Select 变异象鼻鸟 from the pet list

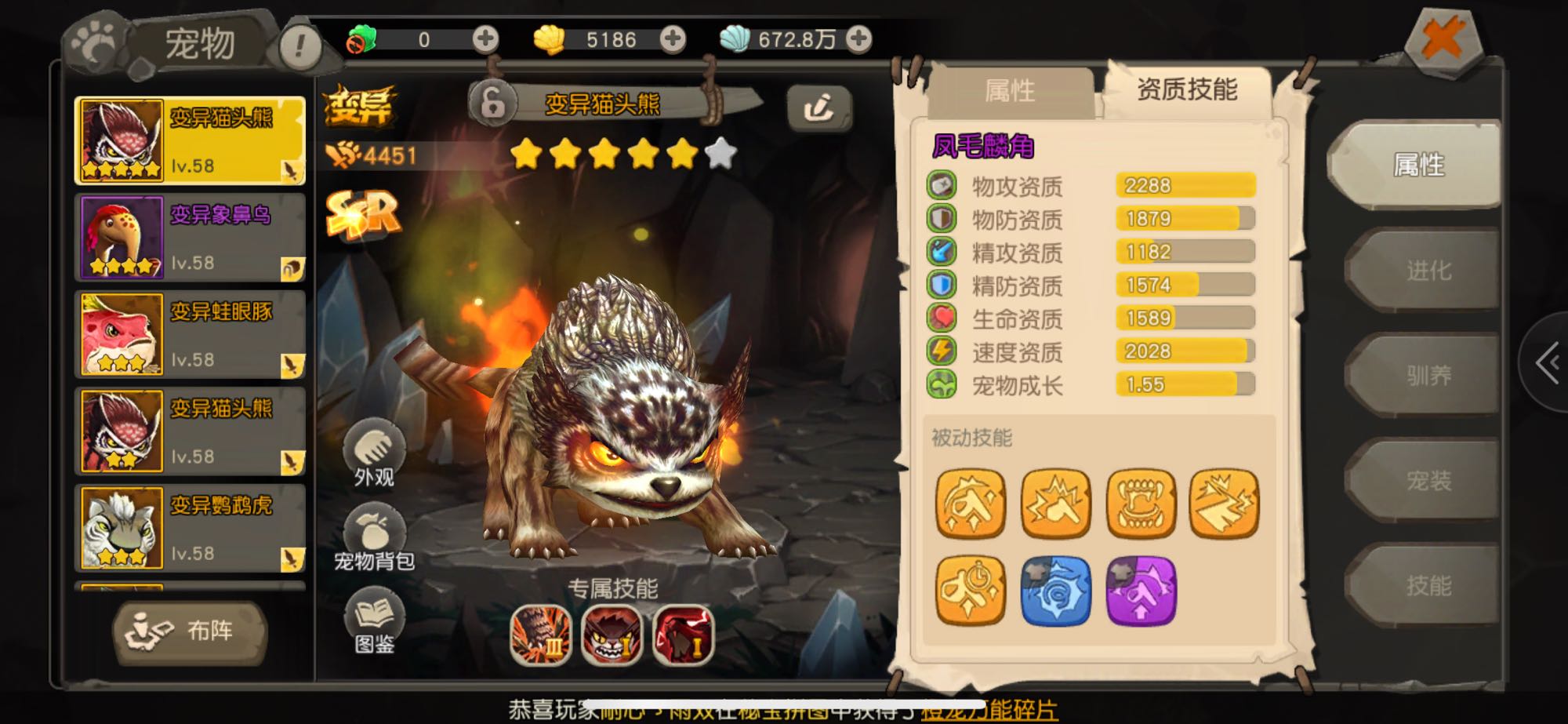[x=190, y=238]
